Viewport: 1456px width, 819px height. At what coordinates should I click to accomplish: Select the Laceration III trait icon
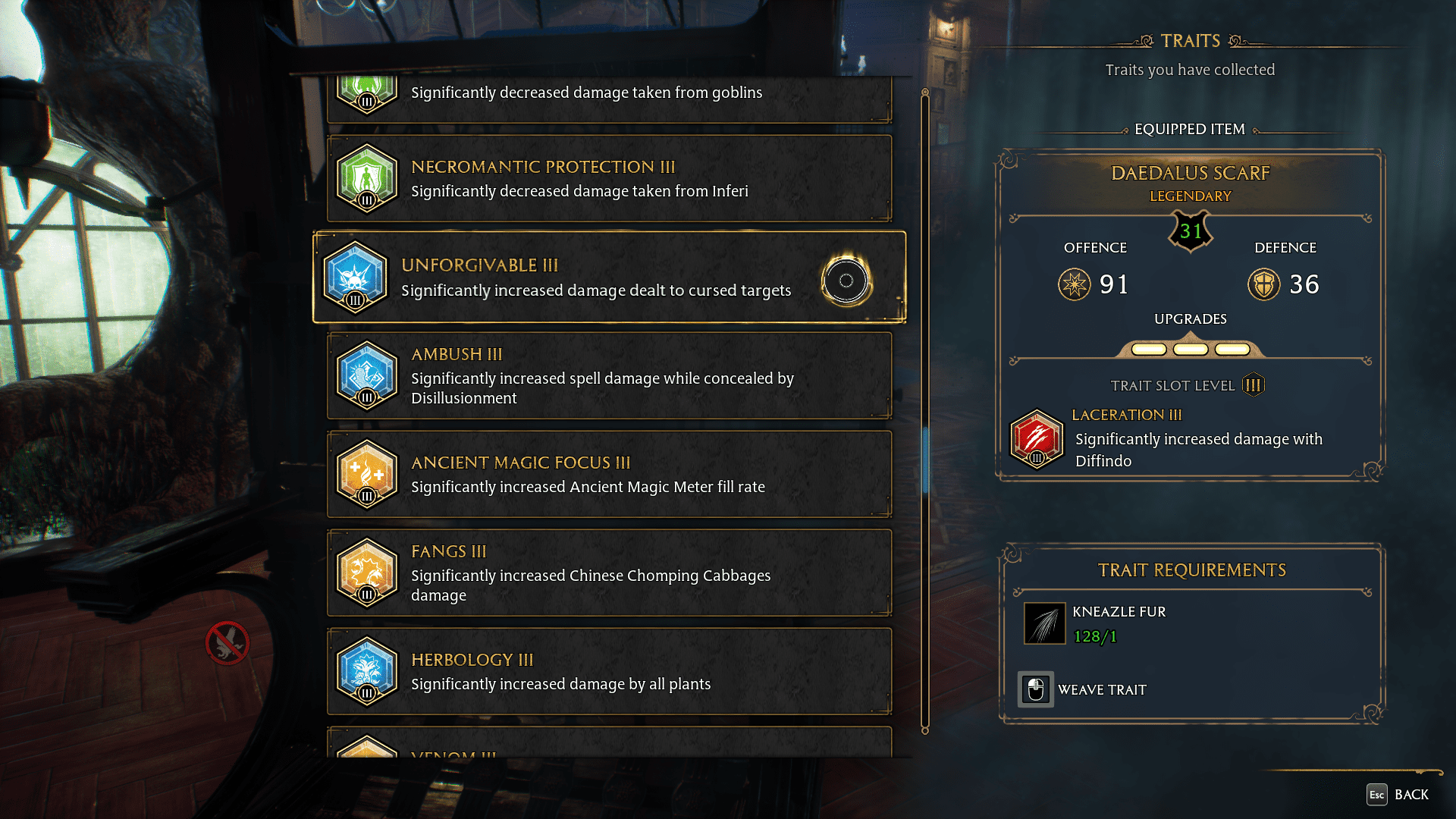click(1037, 440)
